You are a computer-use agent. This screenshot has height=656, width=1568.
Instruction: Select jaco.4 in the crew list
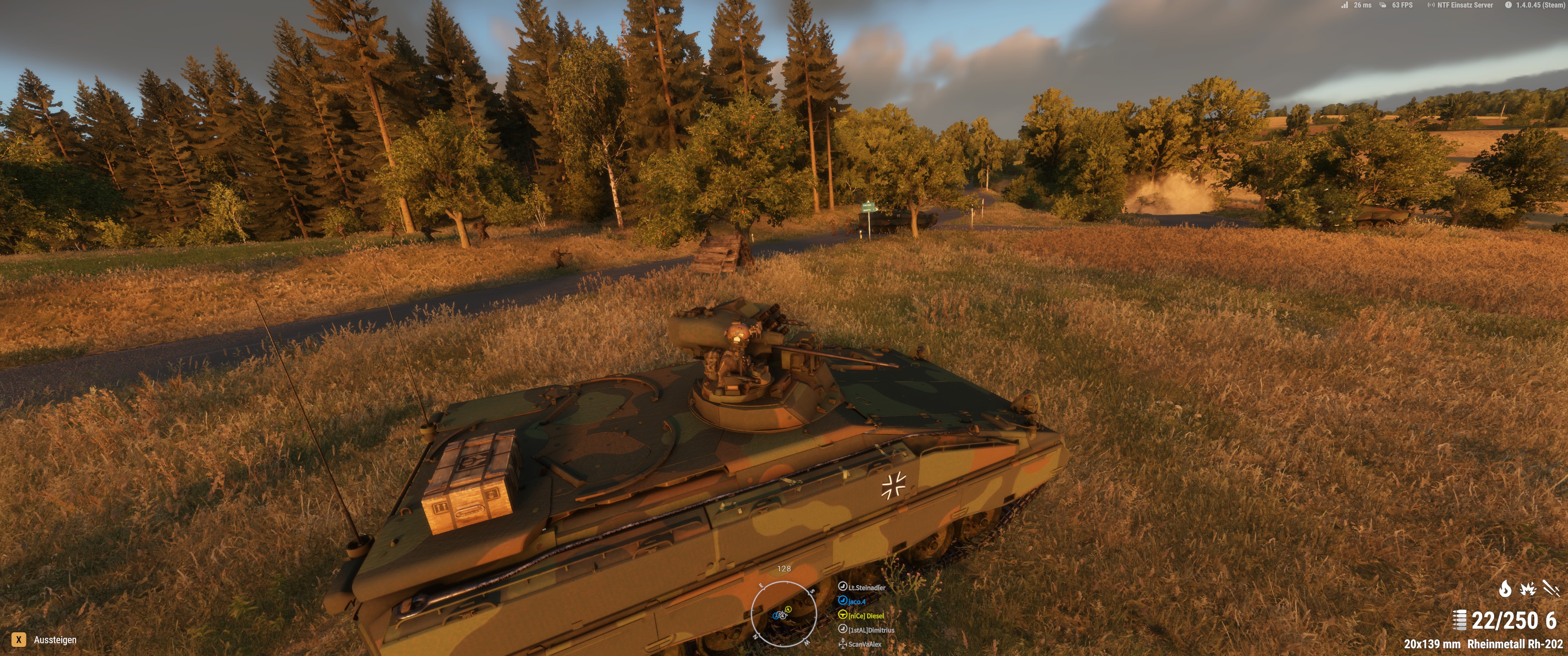tap(856, 601)
